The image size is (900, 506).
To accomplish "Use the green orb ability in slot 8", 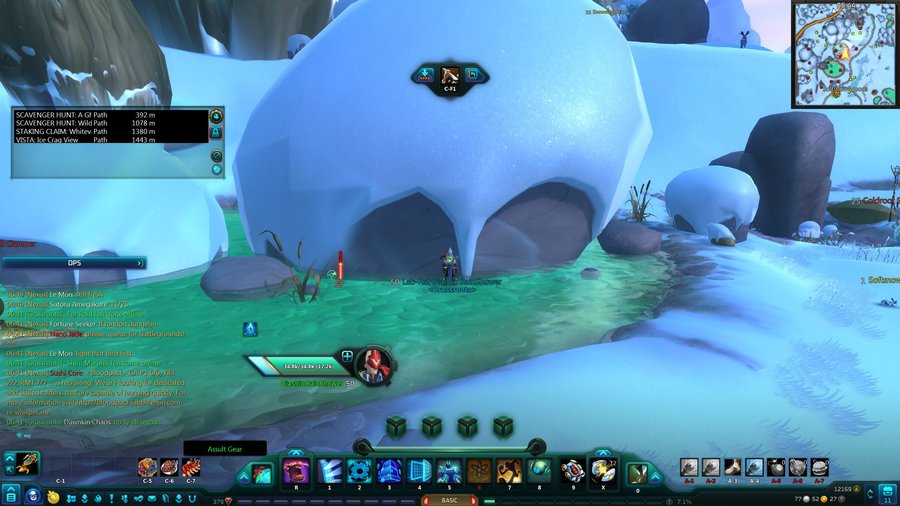I will coord(538,471).
